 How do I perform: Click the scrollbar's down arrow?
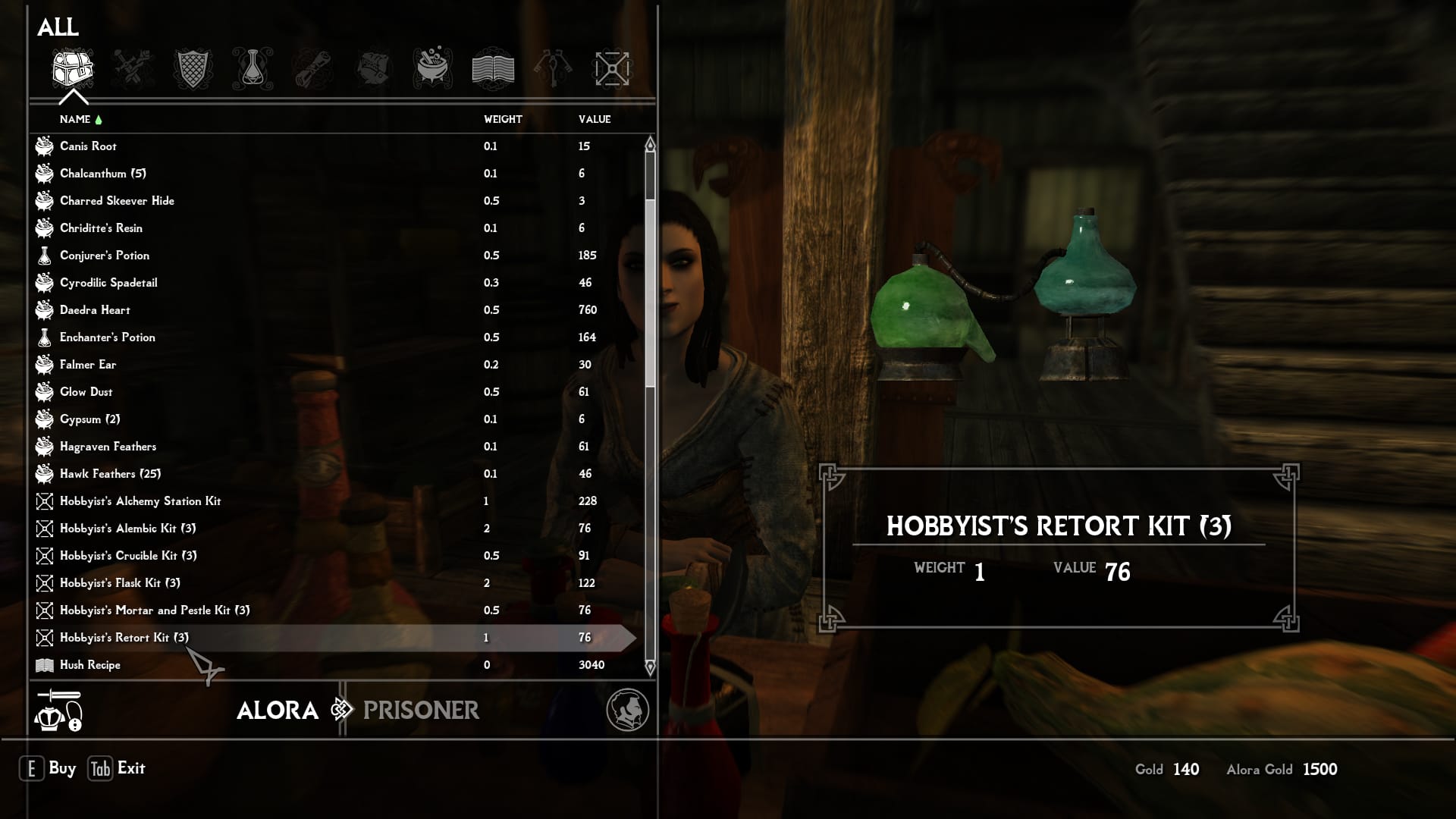pyautogui.click(x=650, y=668)
